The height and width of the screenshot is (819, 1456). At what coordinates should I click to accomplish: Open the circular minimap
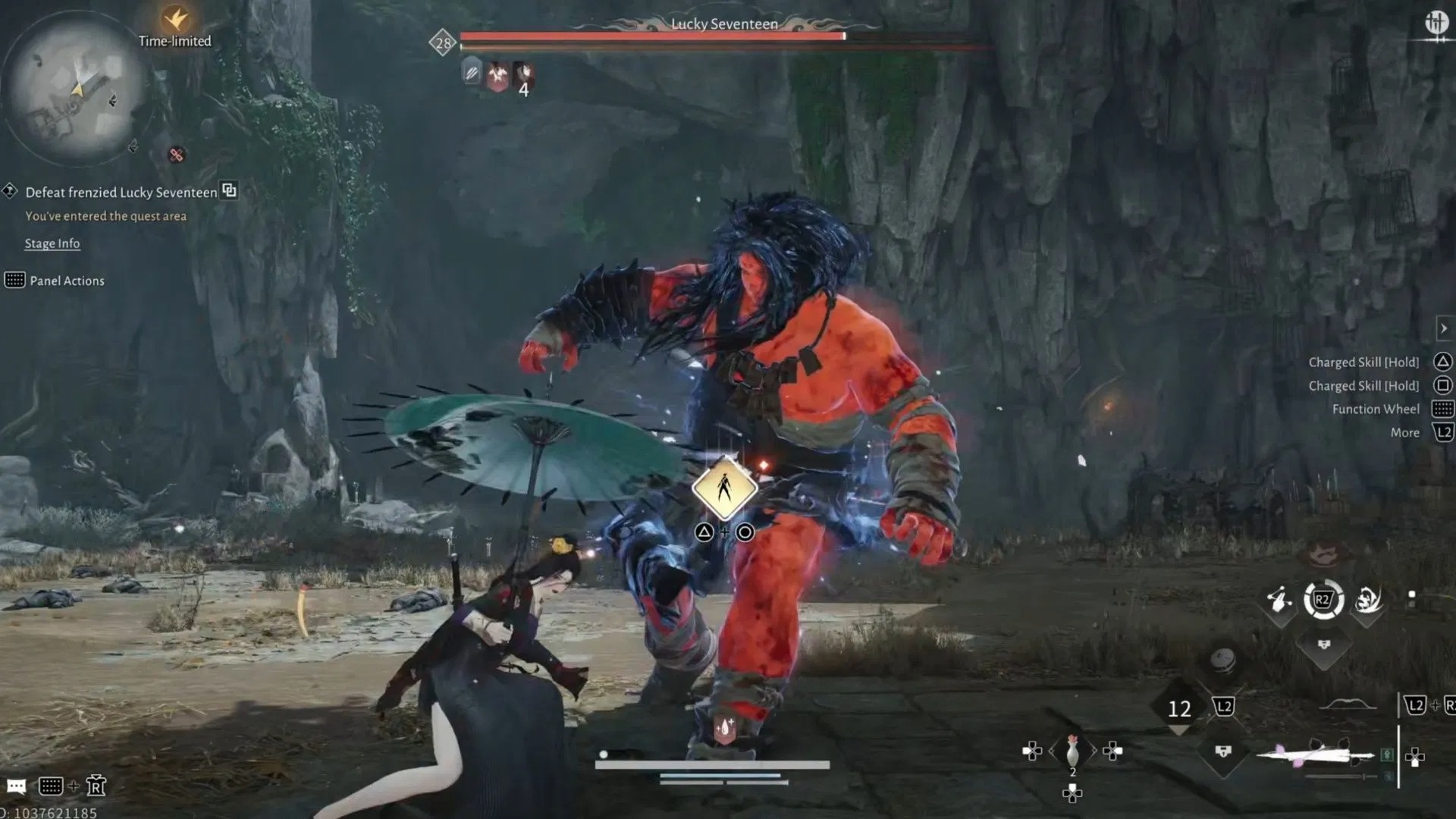[76, 89]
